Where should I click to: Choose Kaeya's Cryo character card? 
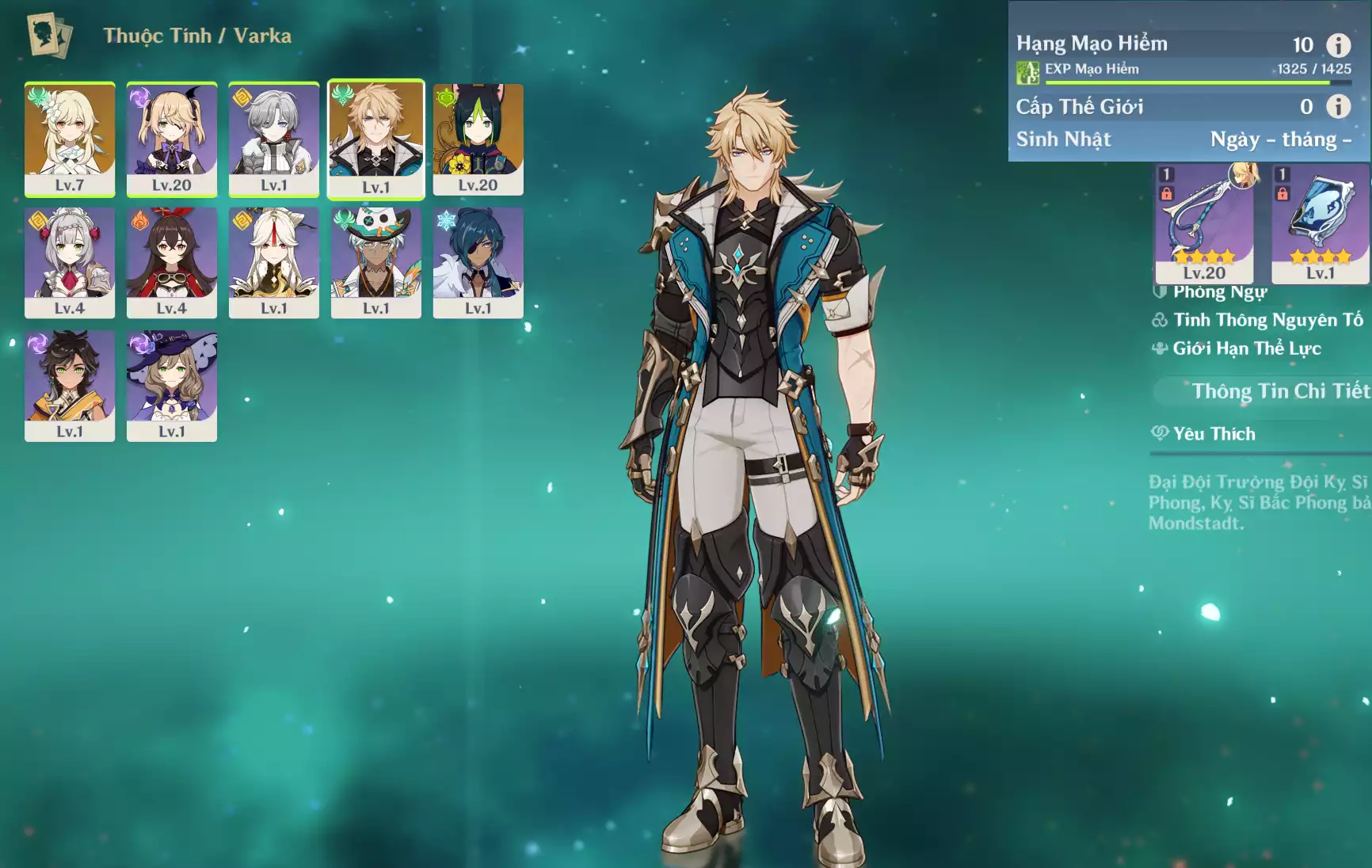point(478,262)
